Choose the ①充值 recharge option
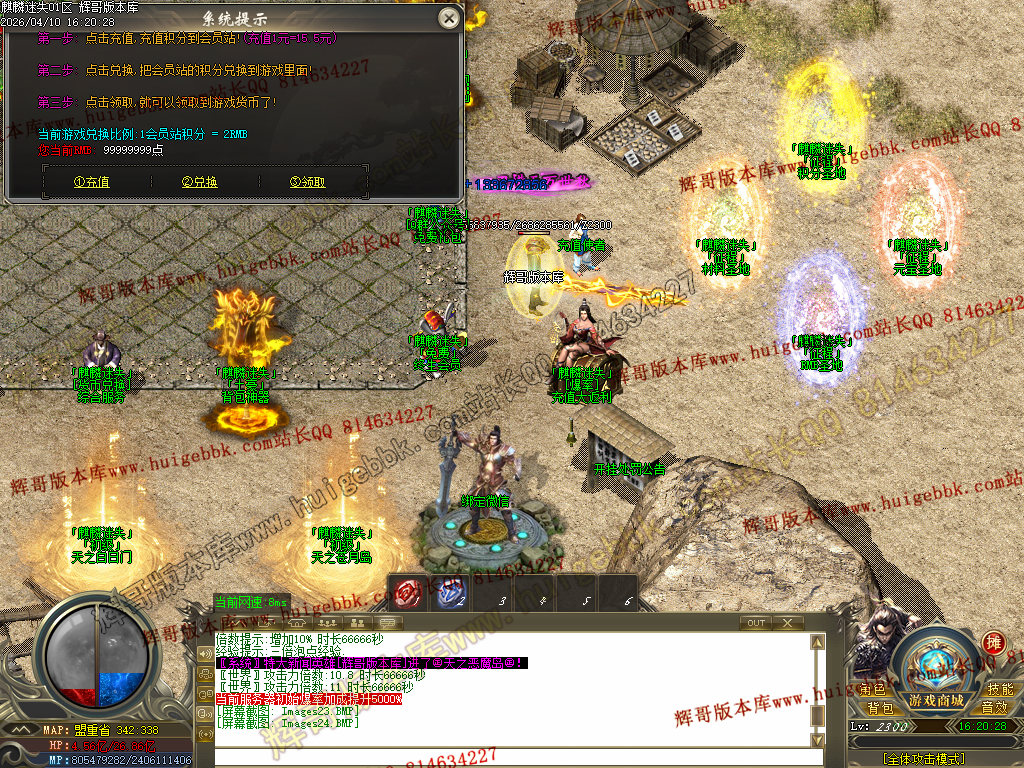 pos(92,182)
